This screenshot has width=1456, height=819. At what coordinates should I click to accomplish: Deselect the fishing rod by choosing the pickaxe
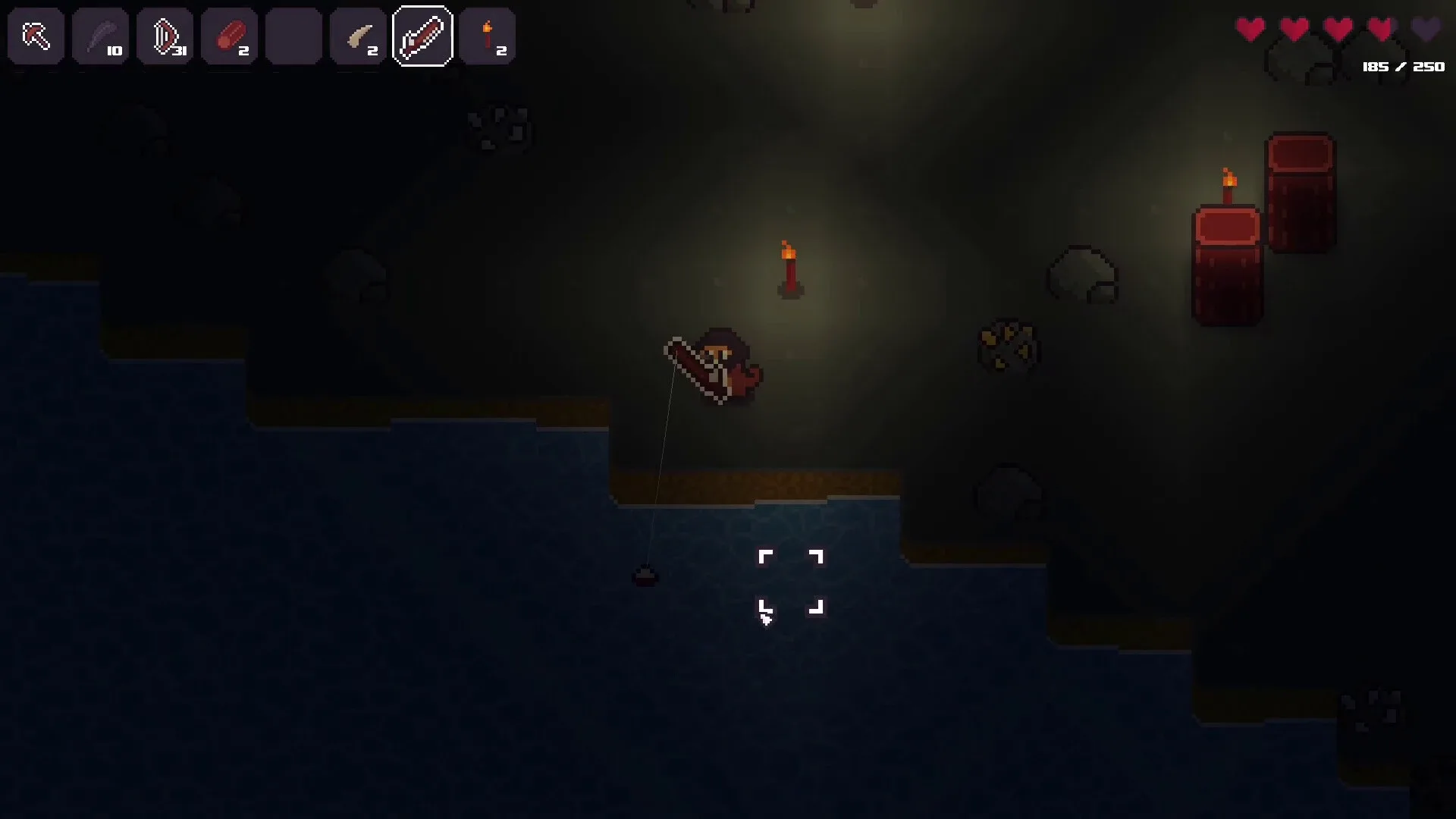36,36
